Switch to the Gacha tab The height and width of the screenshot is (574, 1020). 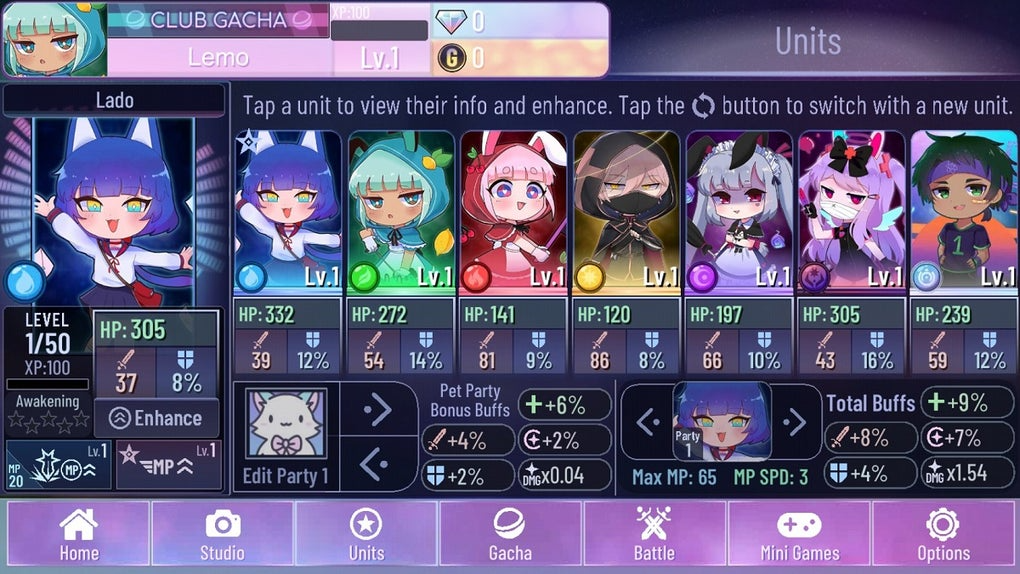(x=510, y=535)
